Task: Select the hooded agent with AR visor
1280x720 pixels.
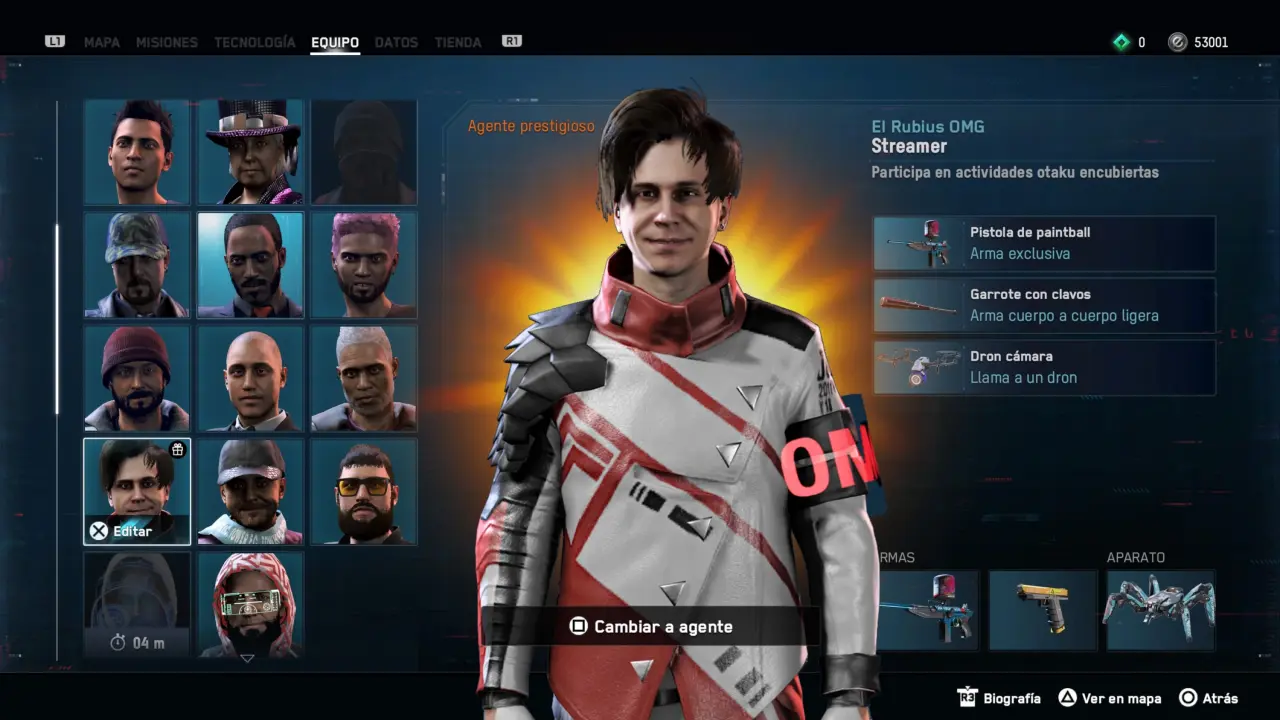Action: tap(251, 604)
